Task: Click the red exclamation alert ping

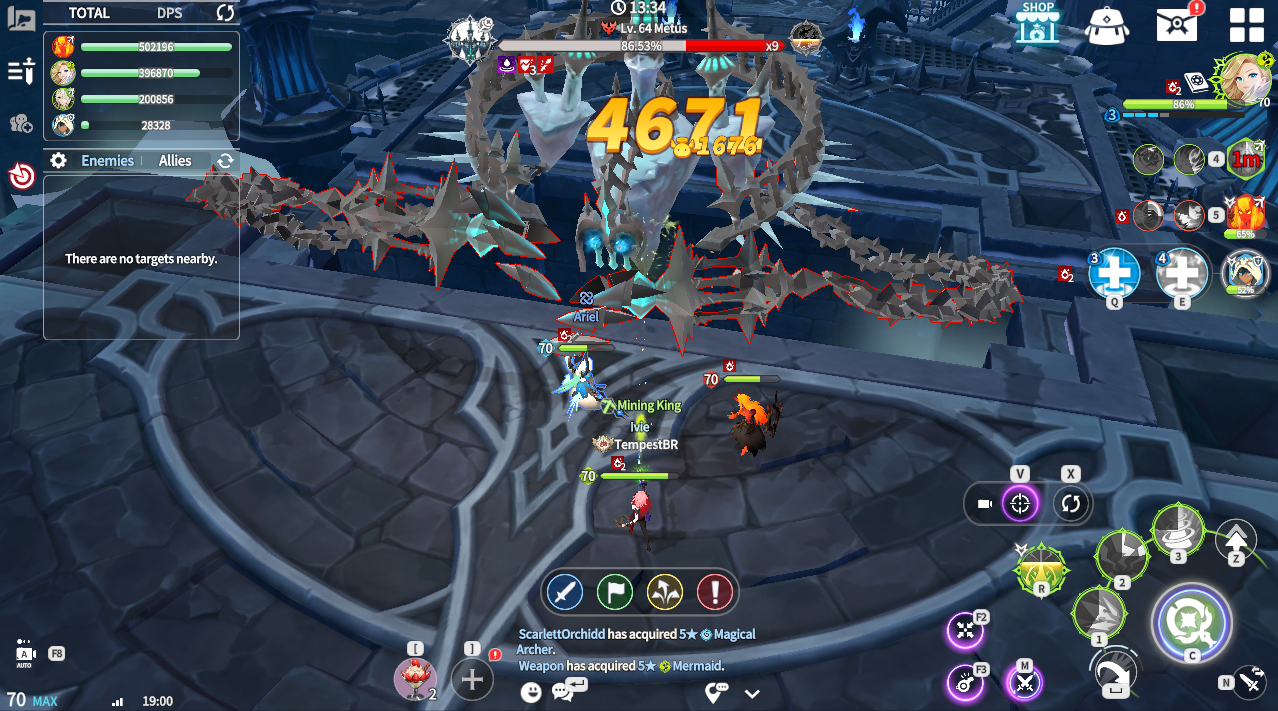Action: 714,592
